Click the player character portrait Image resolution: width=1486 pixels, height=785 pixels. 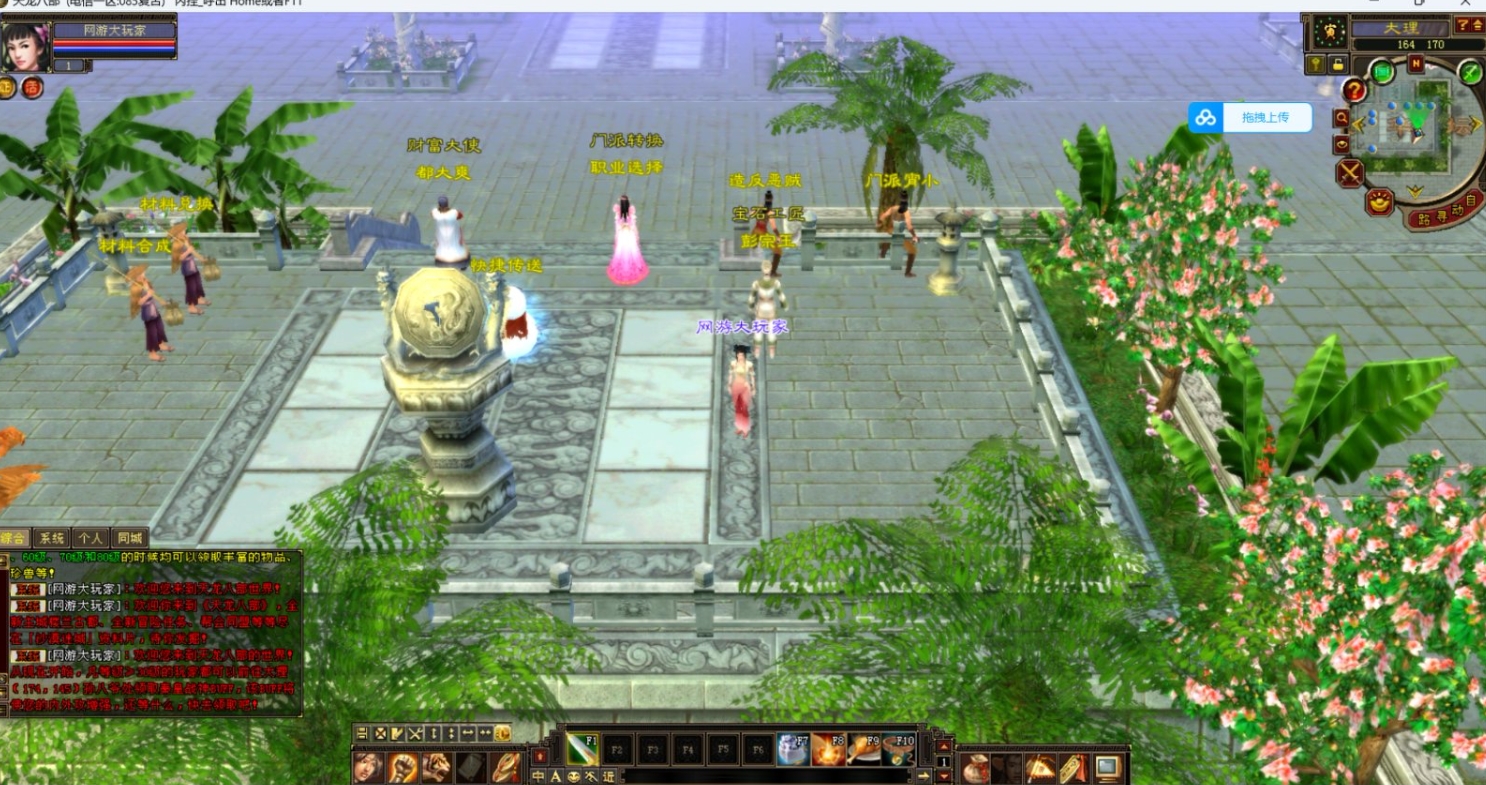(x=25, y=47)
